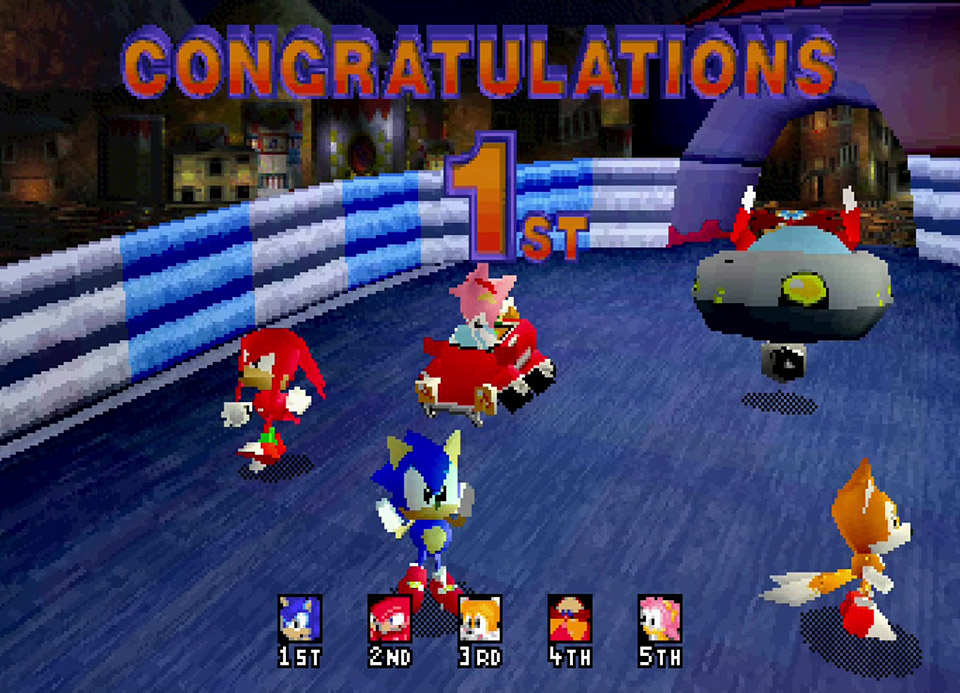Select Sonic's 1st place portrait
The image size is (960, 693).
(300, 619)
